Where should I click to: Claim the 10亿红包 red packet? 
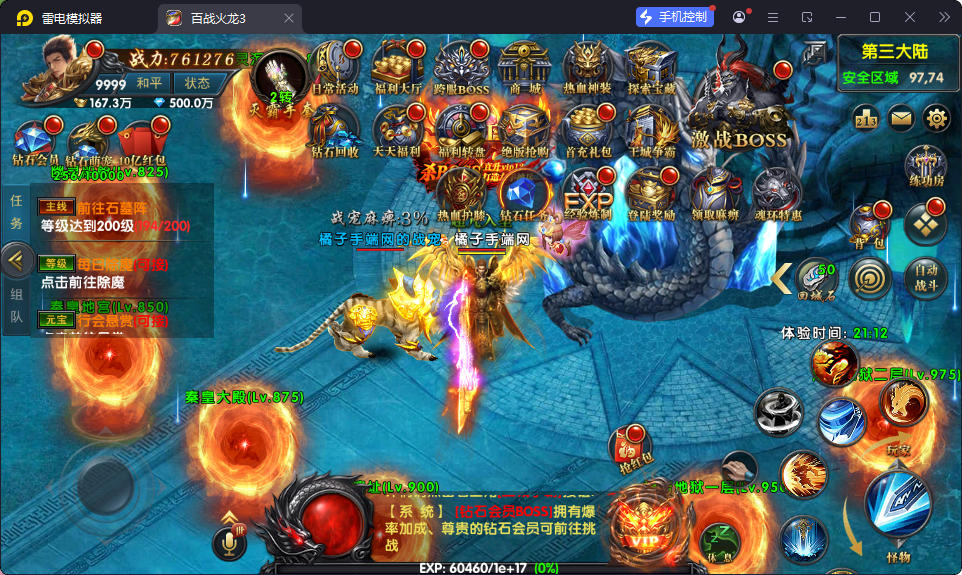click(141, 143)
